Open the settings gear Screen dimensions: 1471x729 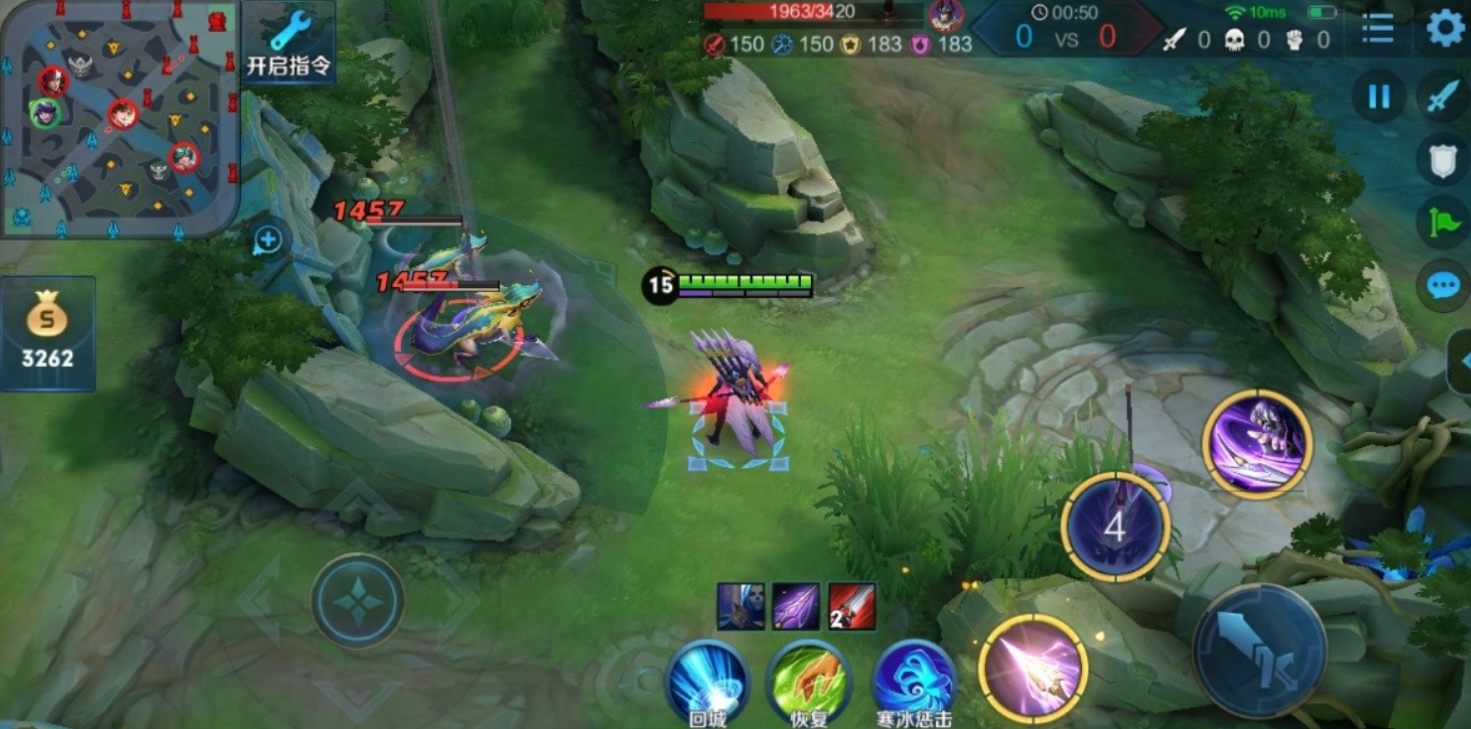(x=1444, y=28)
